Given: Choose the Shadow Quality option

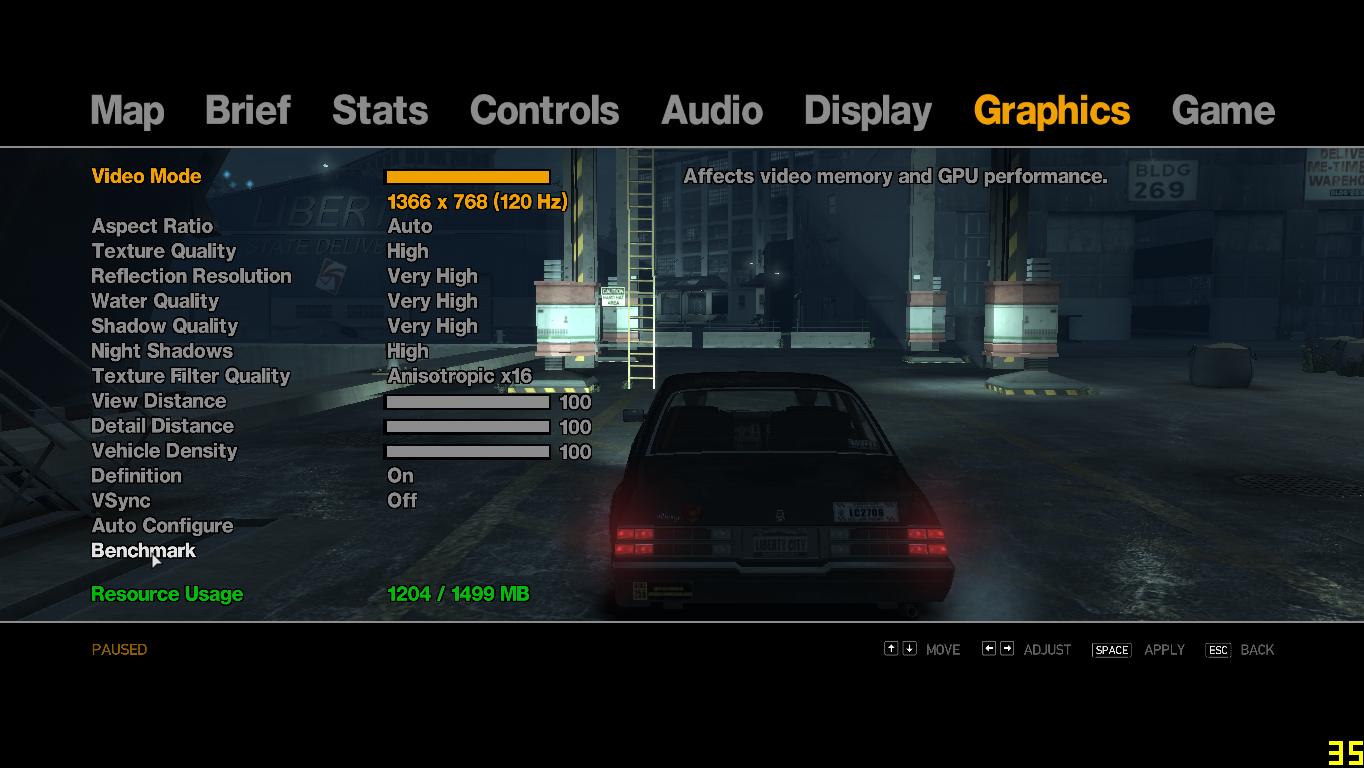Looking at the screenshot, I should click(x=164, y=327).
